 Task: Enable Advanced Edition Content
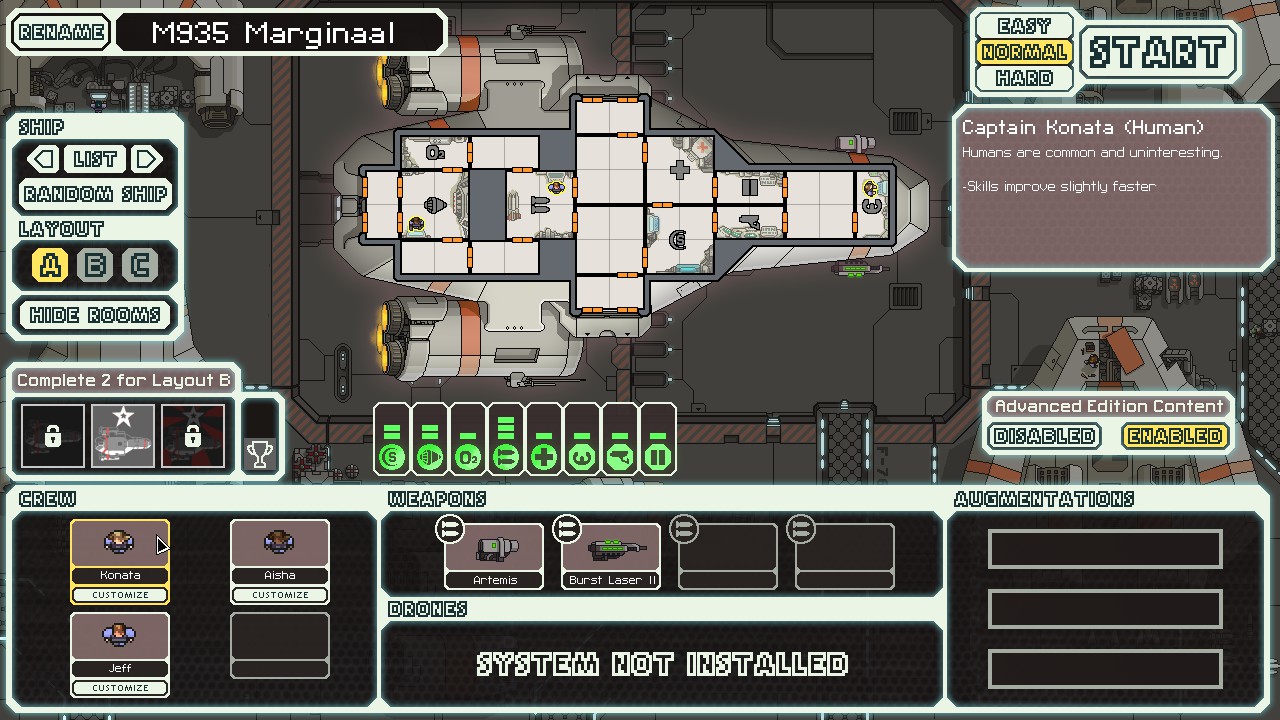click(1174, 436)
